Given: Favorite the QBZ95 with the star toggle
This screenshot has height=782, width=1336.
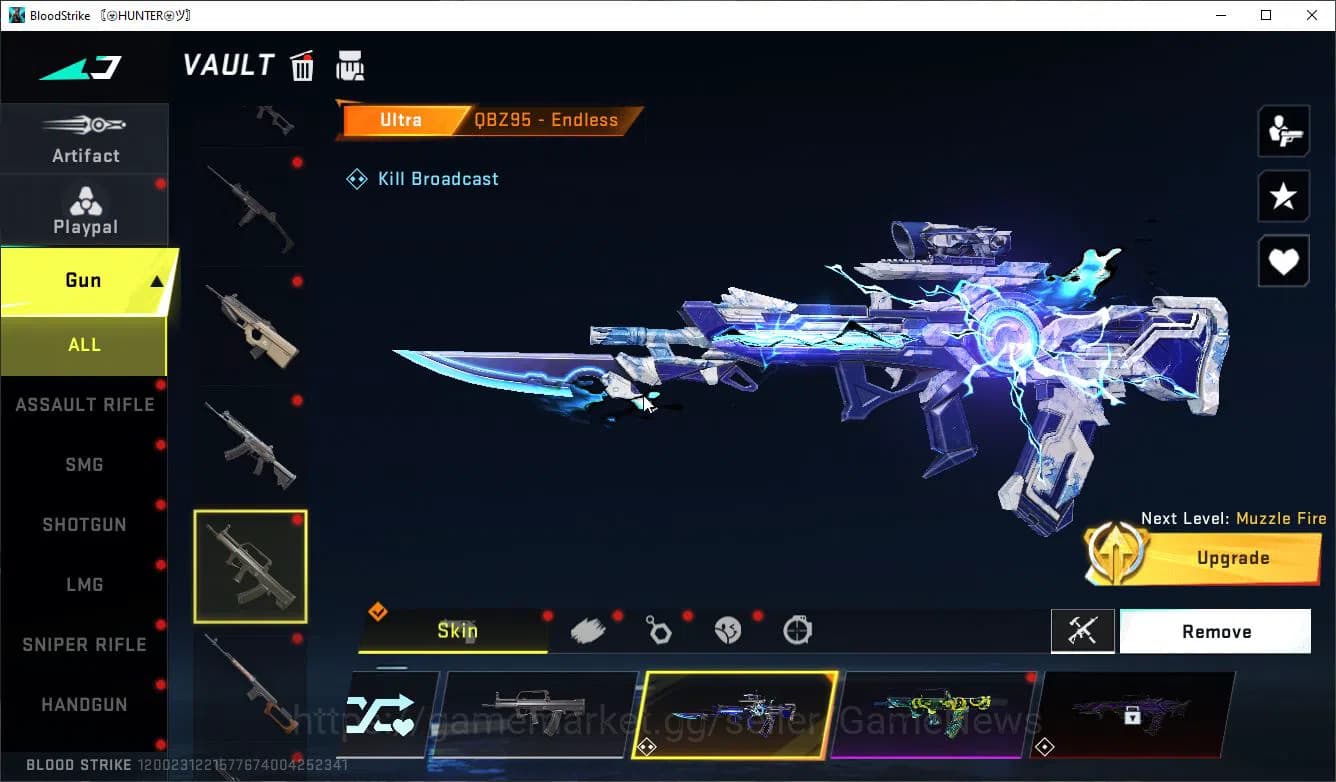Looking at the screenshot, I should 1283,196.
